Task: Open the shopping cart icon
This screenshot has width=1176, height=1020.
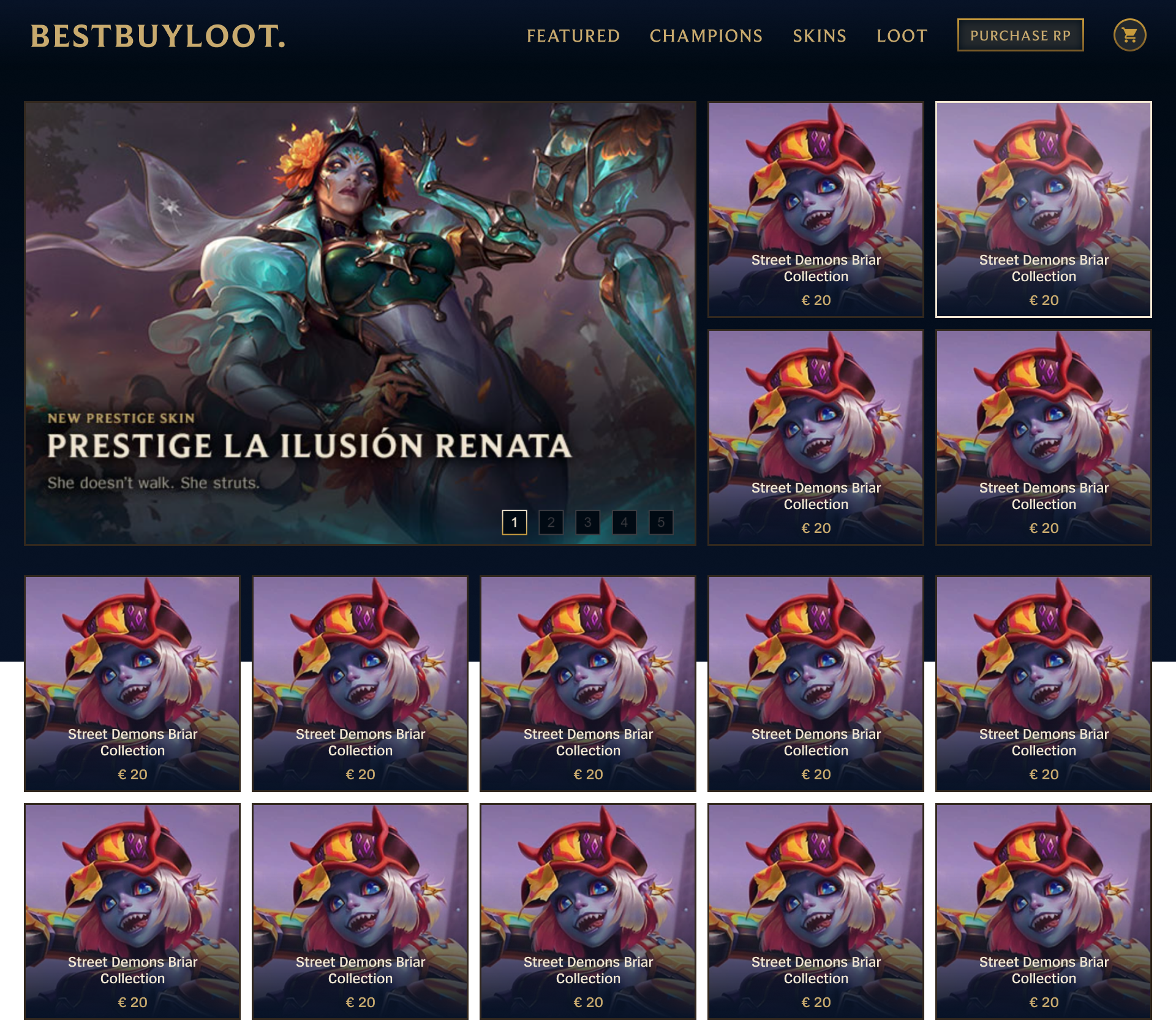Action: pyautogui.click(x=1129, y=35)
